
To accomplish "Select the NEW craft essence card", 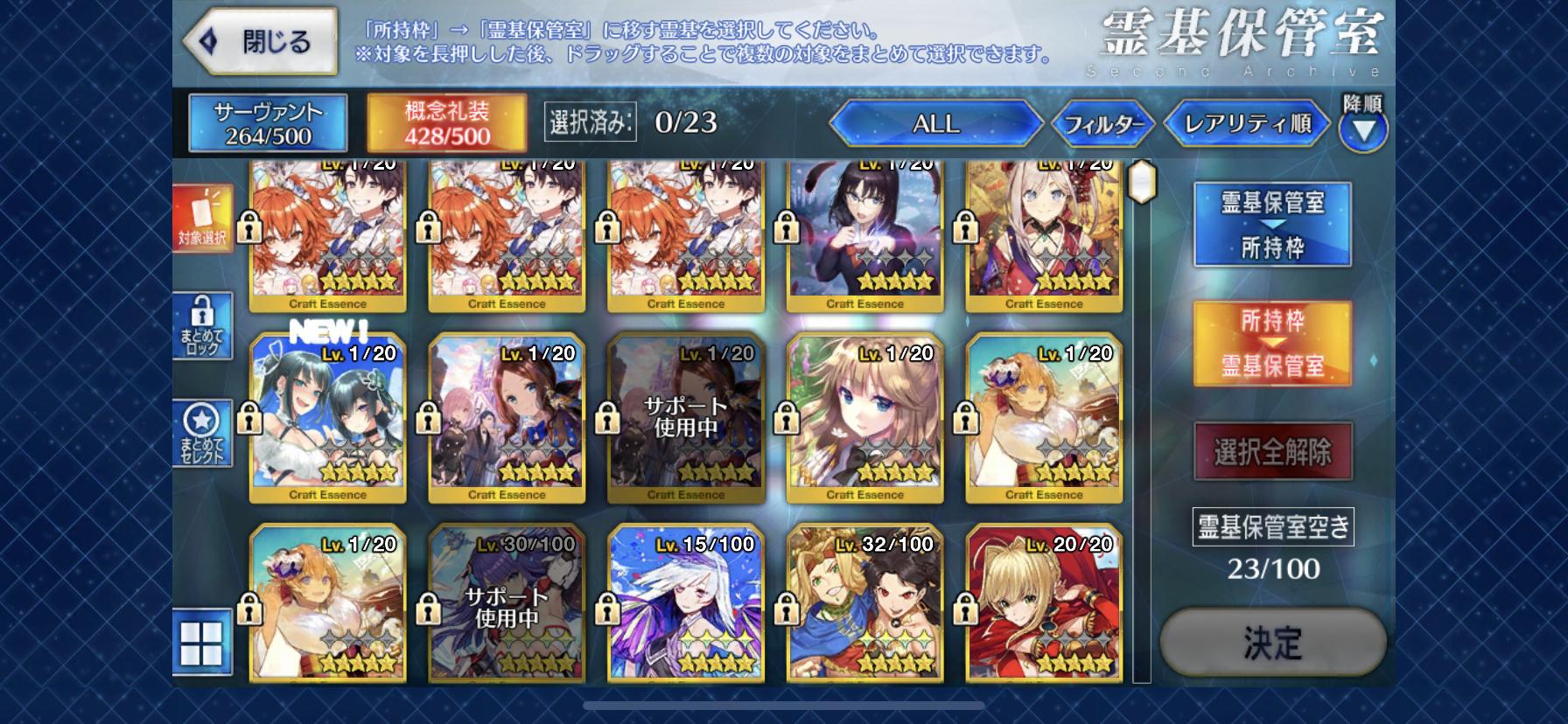I will [x=328, y=417].
